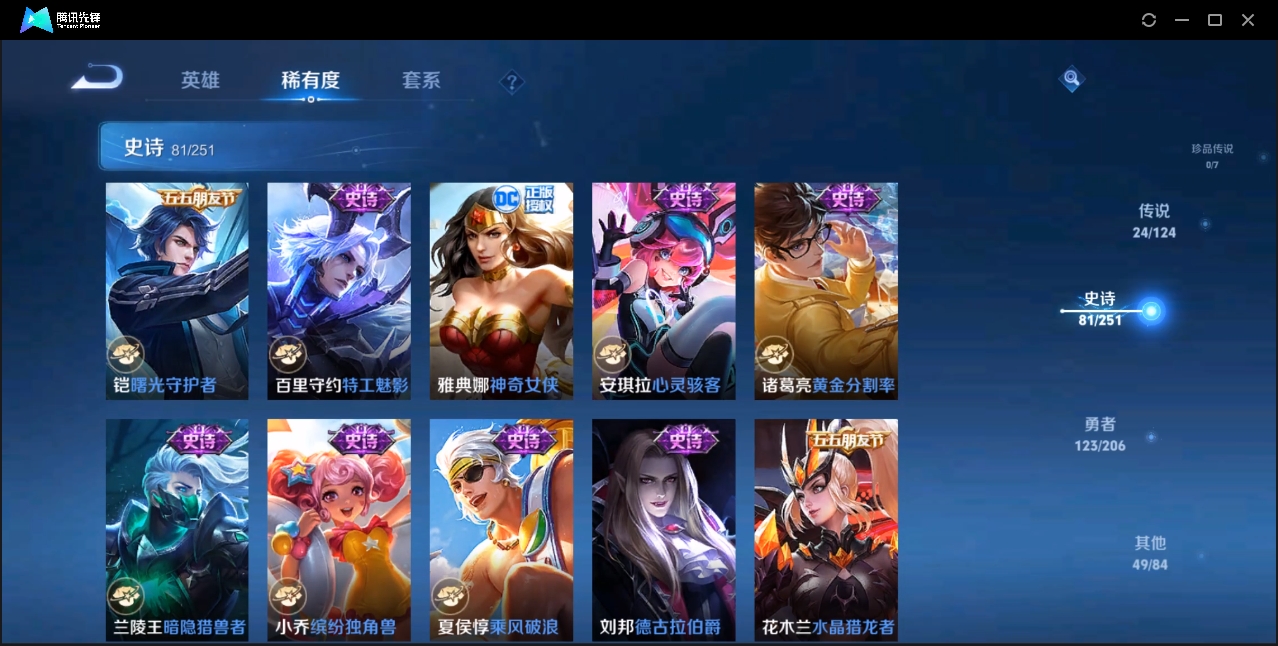The image size is (1278, 646).
Task: Show the 勇者 rarity skins
Action: pos(1100,434)
